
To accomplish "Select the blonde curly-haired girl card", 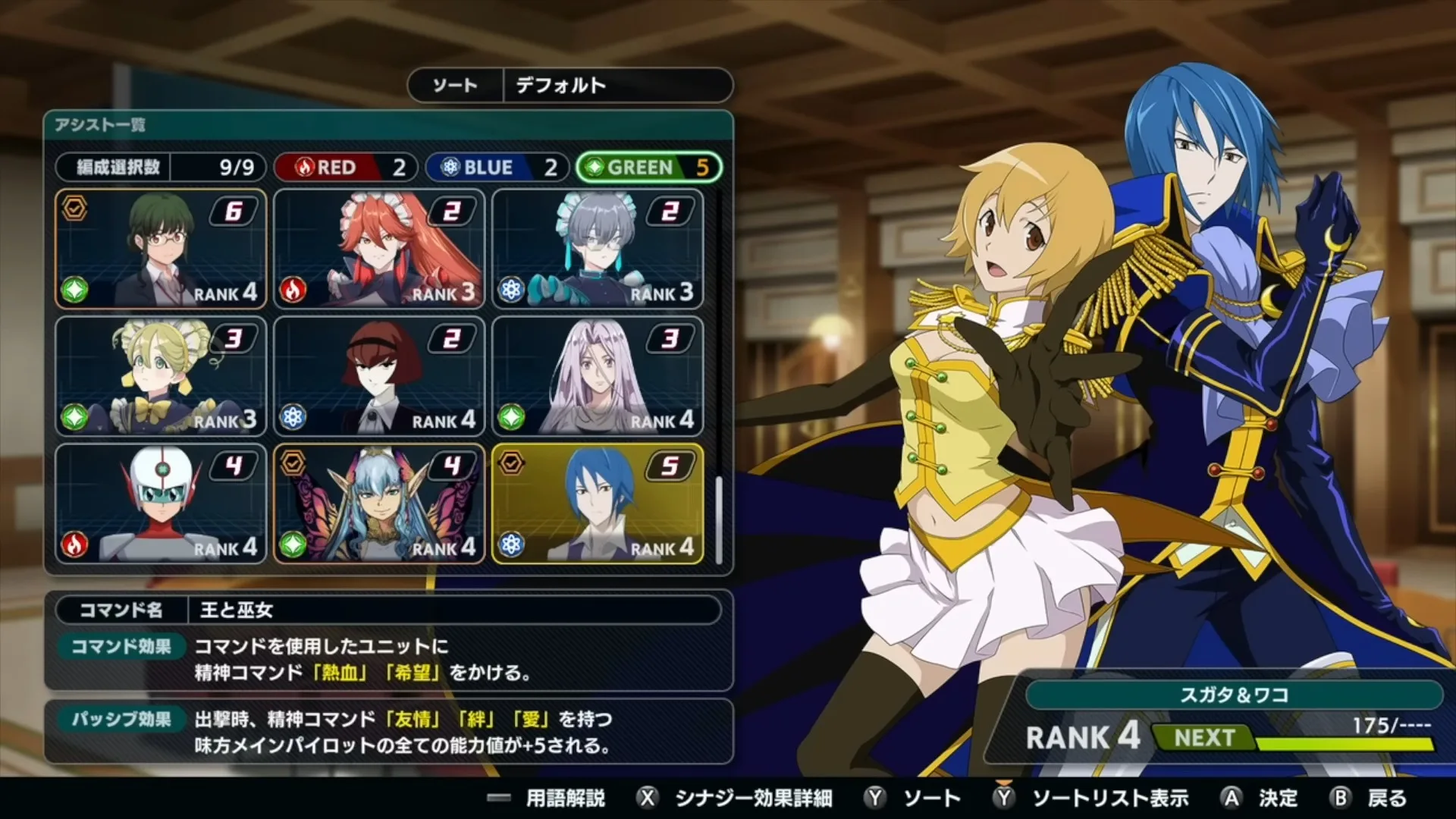I will coord(161,377).
